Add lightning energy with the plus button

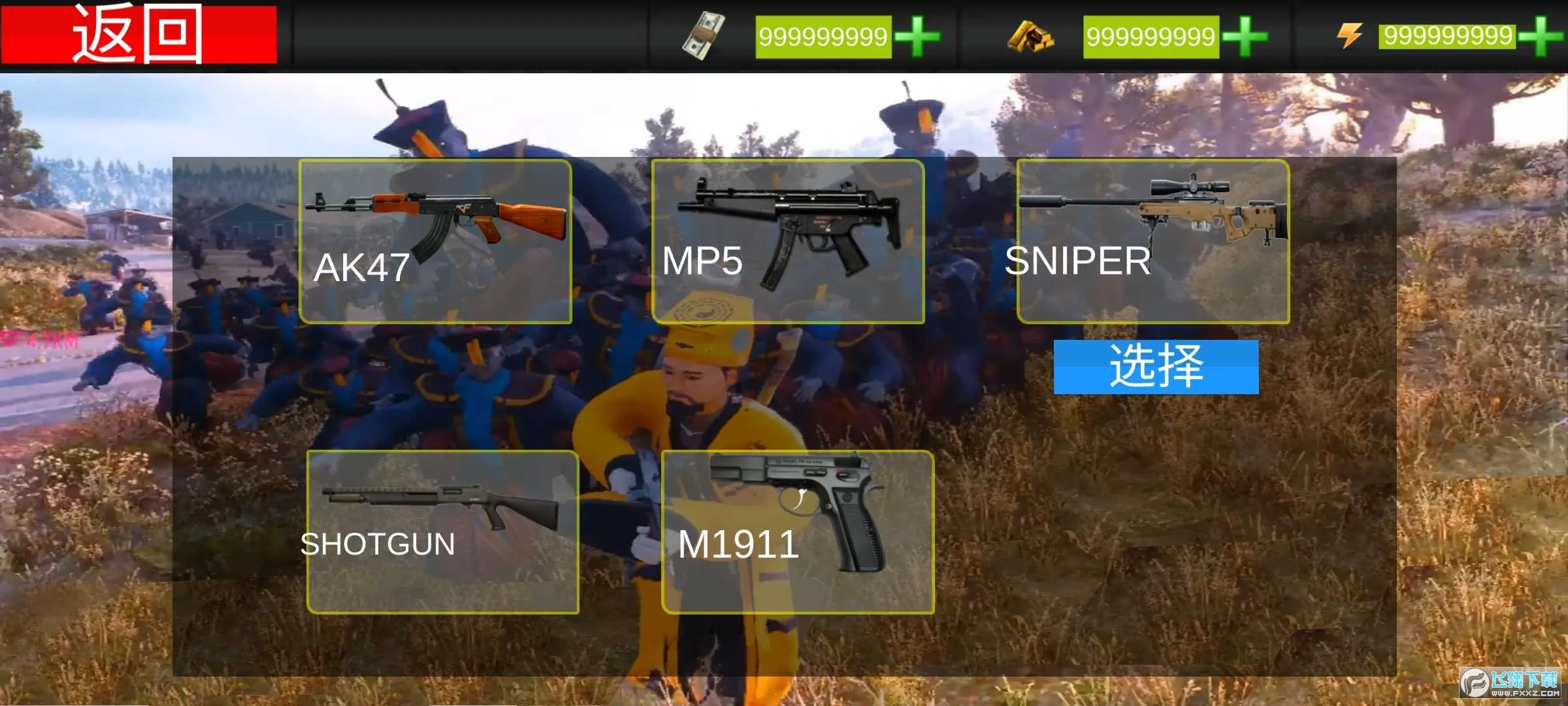coord(1542,37)
